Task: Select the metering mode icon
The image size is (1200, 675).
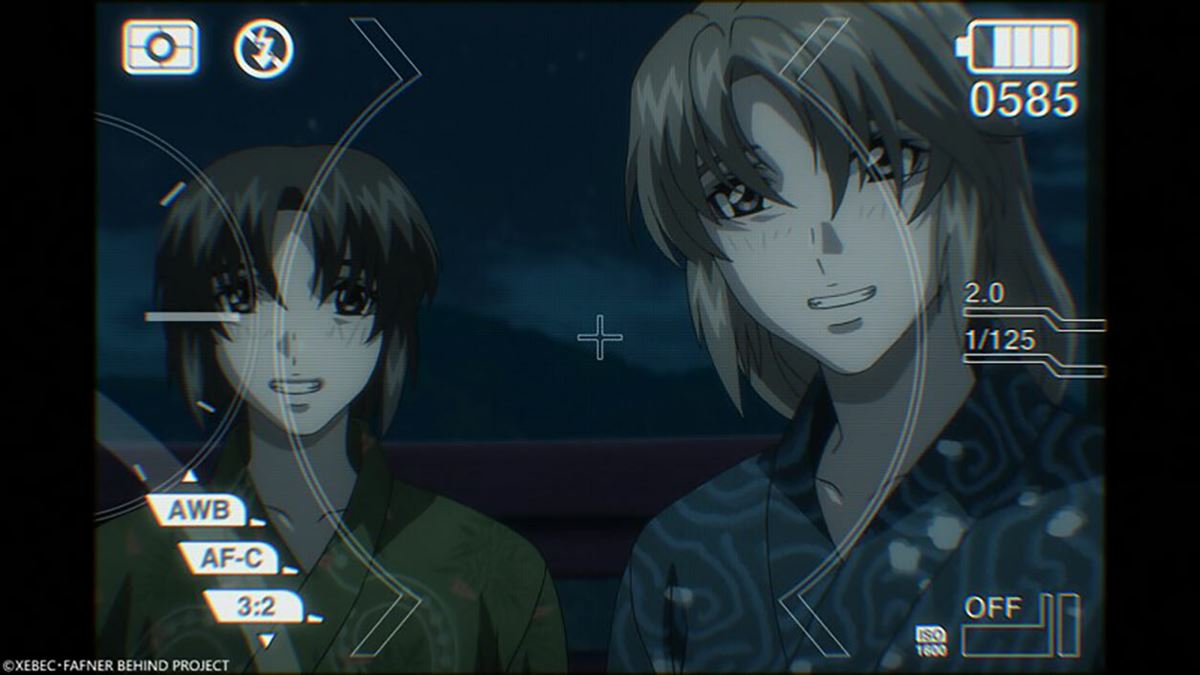Action: click(x=160, y=47)
